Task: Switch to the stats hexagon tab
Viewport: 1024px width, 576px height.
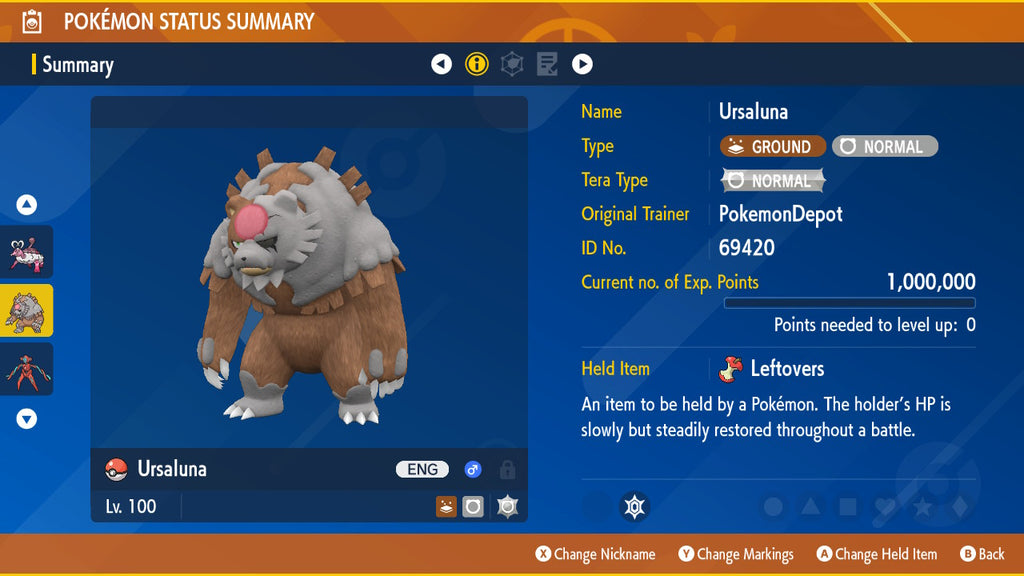Action: pyautogui.click(x=512, y=65)
